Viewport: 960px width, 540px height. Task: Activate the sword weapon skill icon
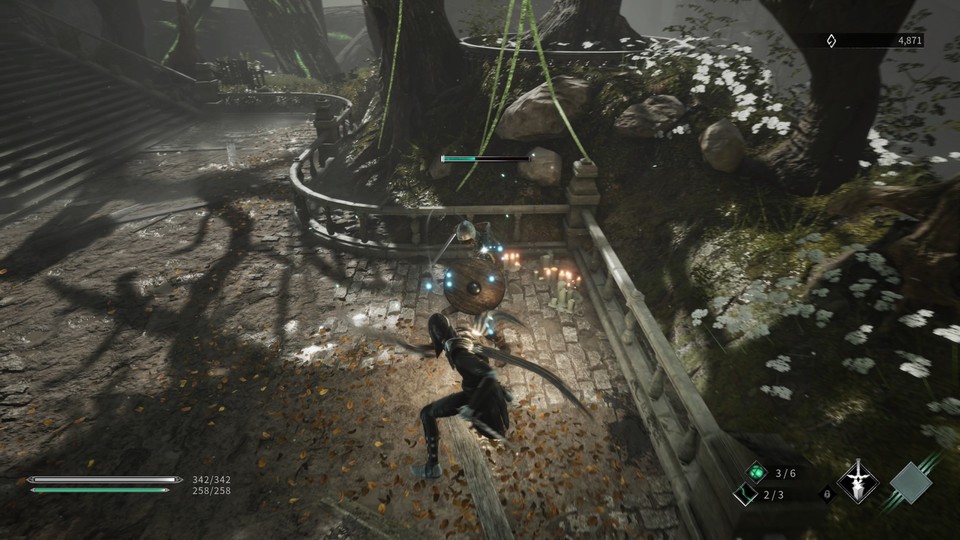tap(857, 482)
